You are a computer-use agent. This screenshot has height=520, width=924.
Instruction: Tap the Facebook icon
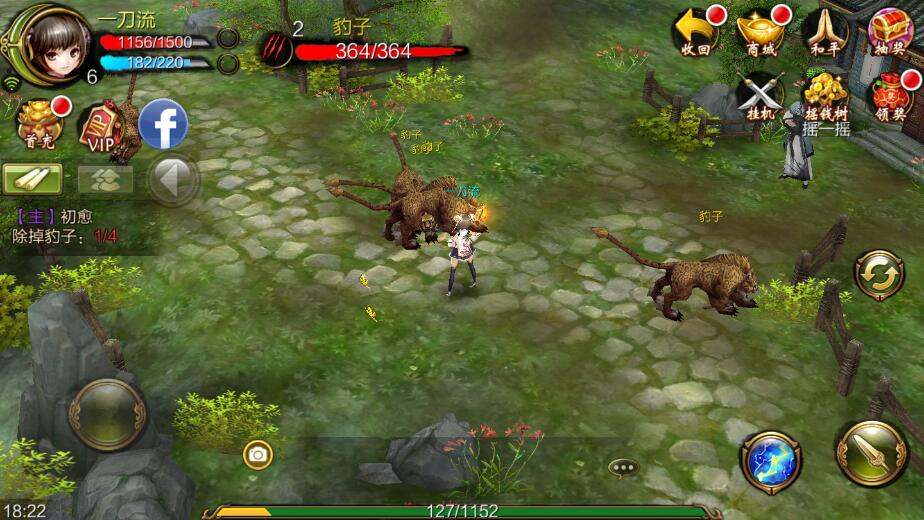[x=163, y=125]
